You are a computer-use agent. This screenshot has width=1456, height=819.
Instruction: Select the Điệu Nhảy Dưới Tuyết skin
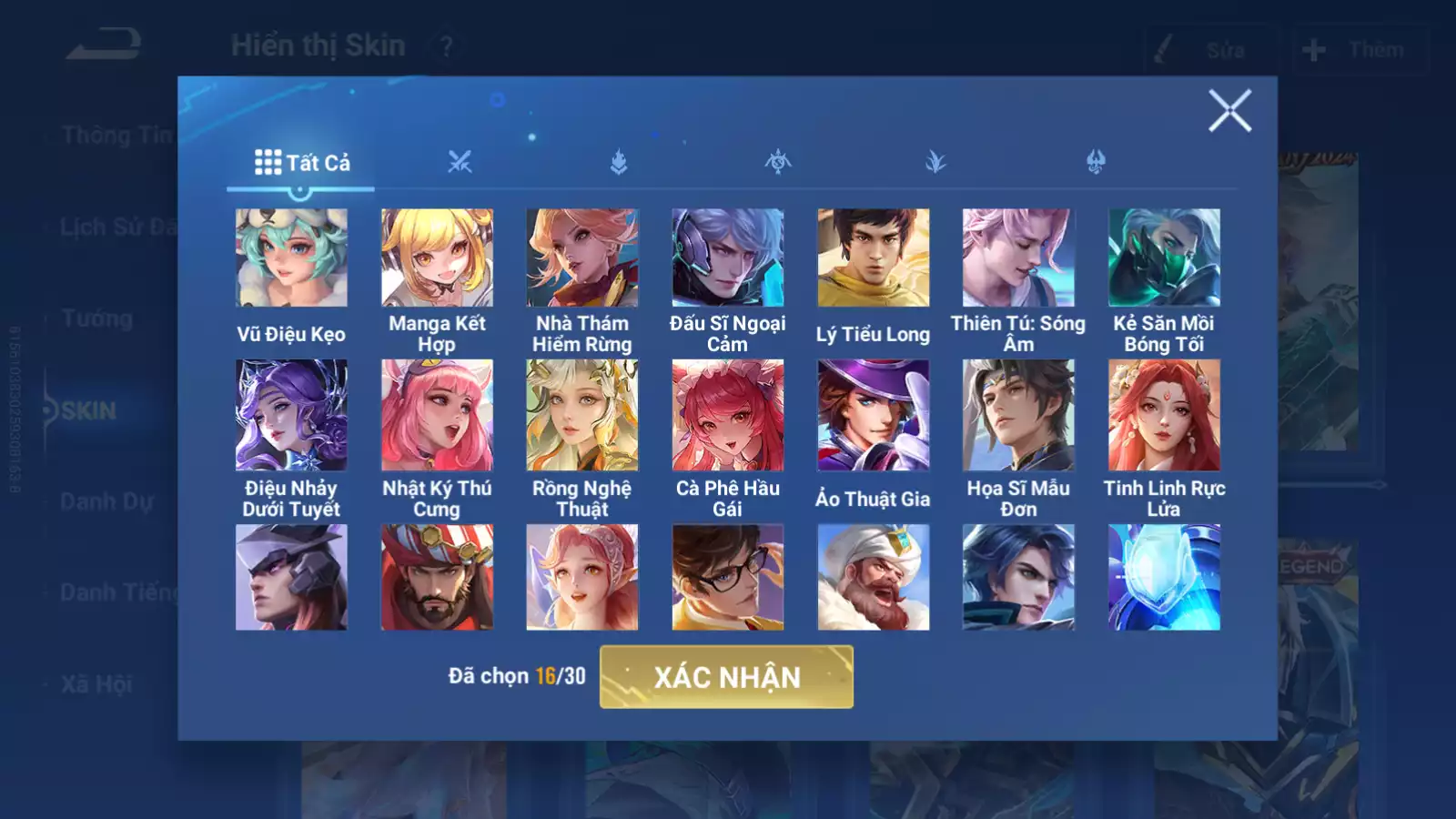click(291, 415)
